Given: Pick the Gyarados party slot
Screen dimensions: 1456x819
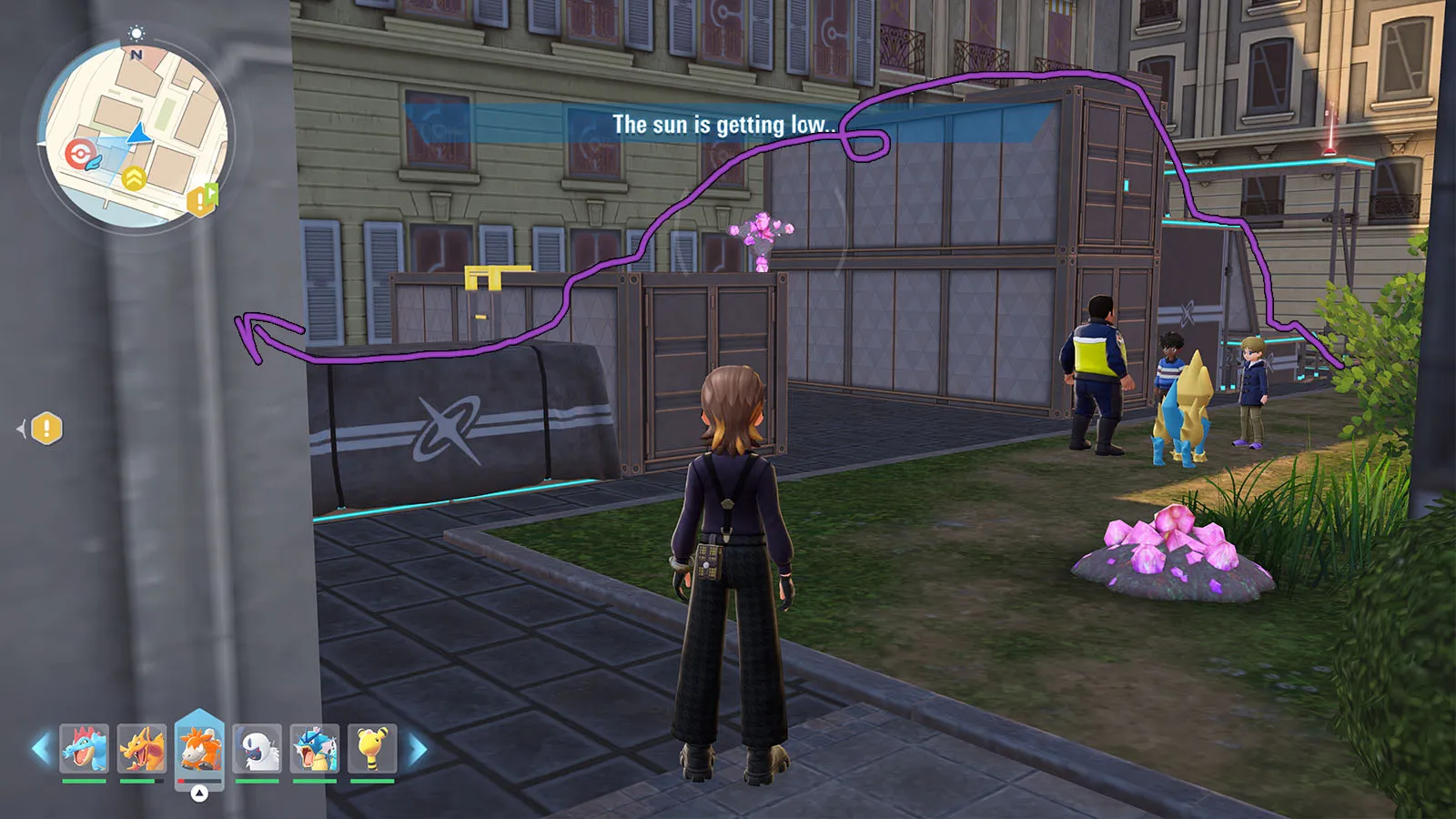Looking at the screenshot, I should 315,748.
